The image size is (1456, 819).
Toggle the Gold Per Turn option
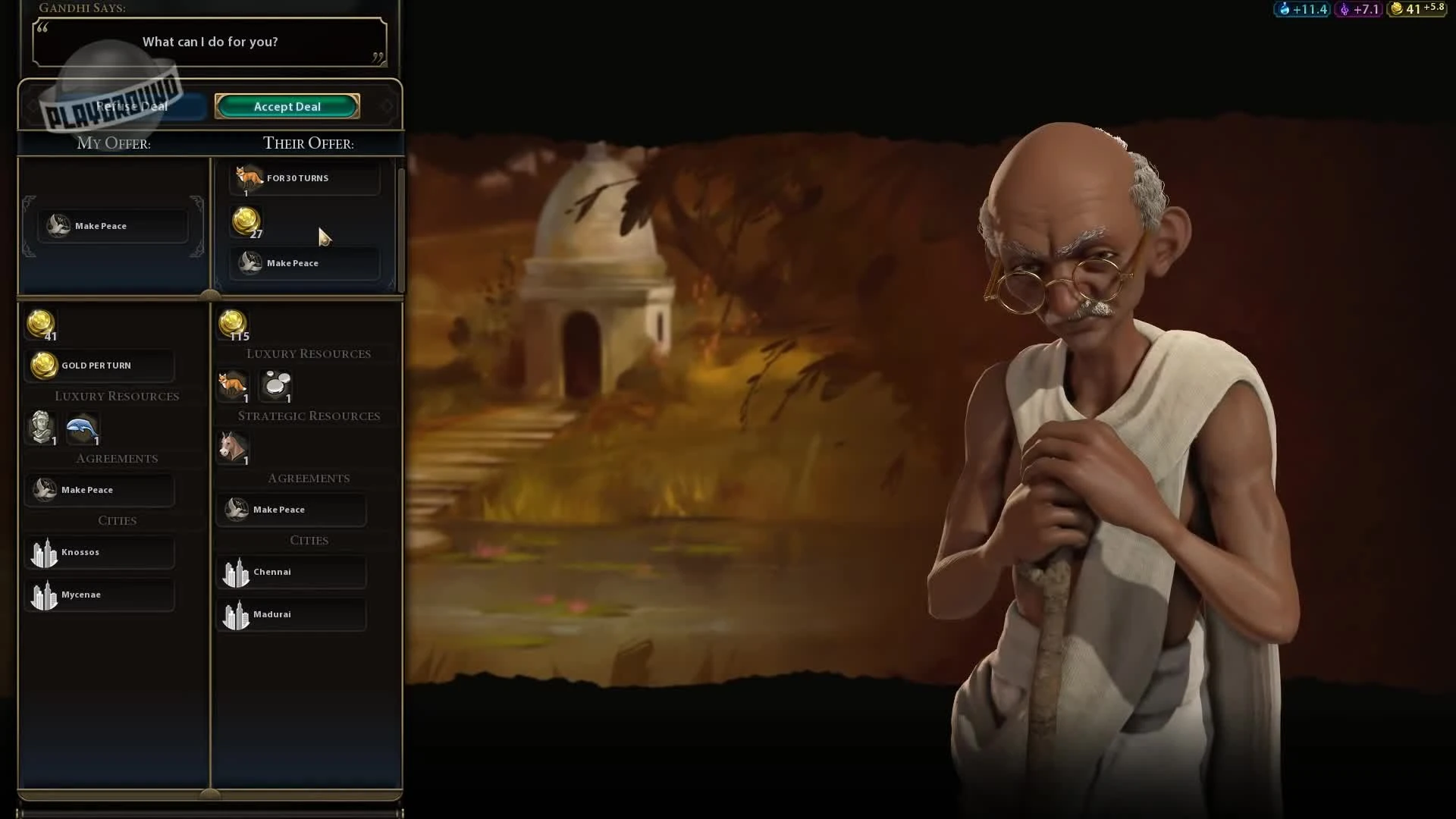(x=99, y=365)
